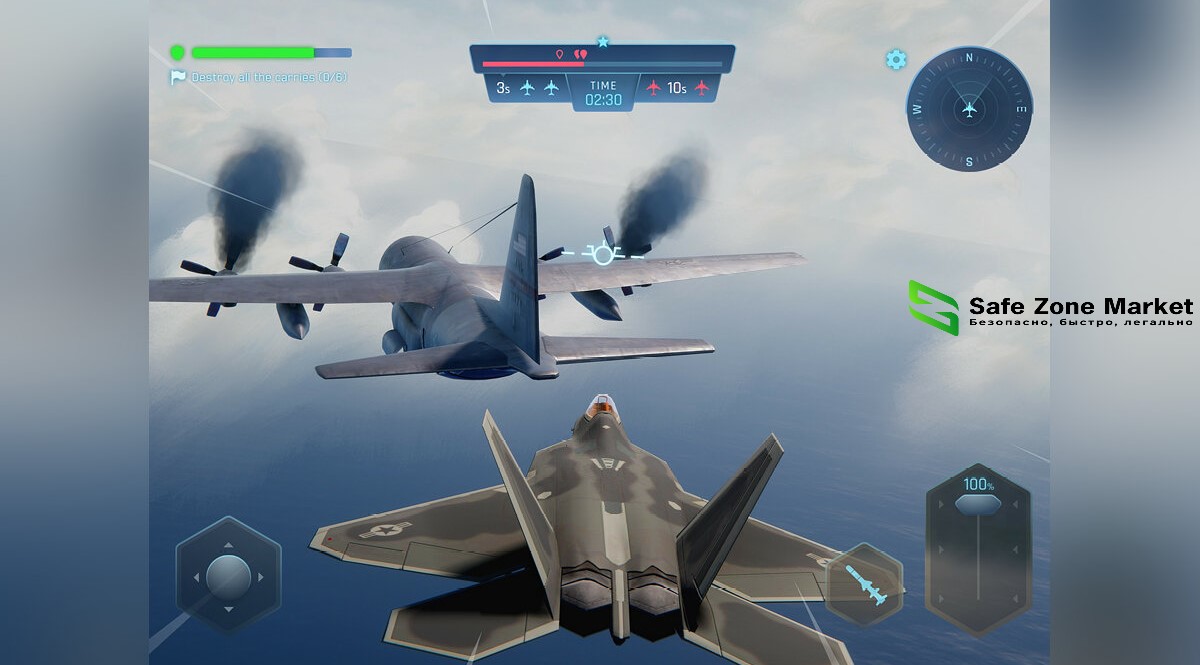Open settings with the gear icon
This screenshot has width=1200, height=665.
coord(896,60)
